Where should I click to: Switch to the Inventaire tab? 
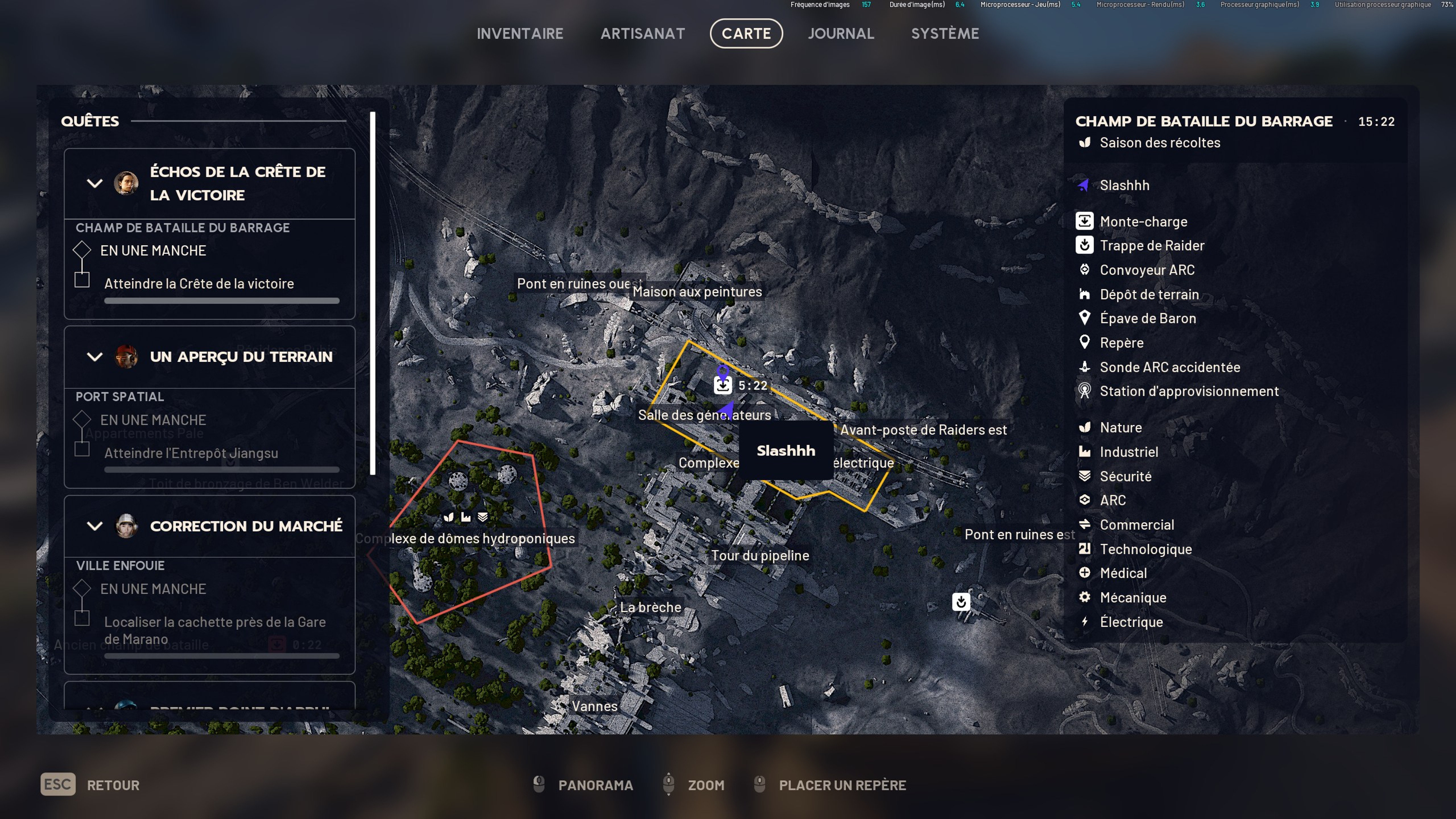point(520,33)
